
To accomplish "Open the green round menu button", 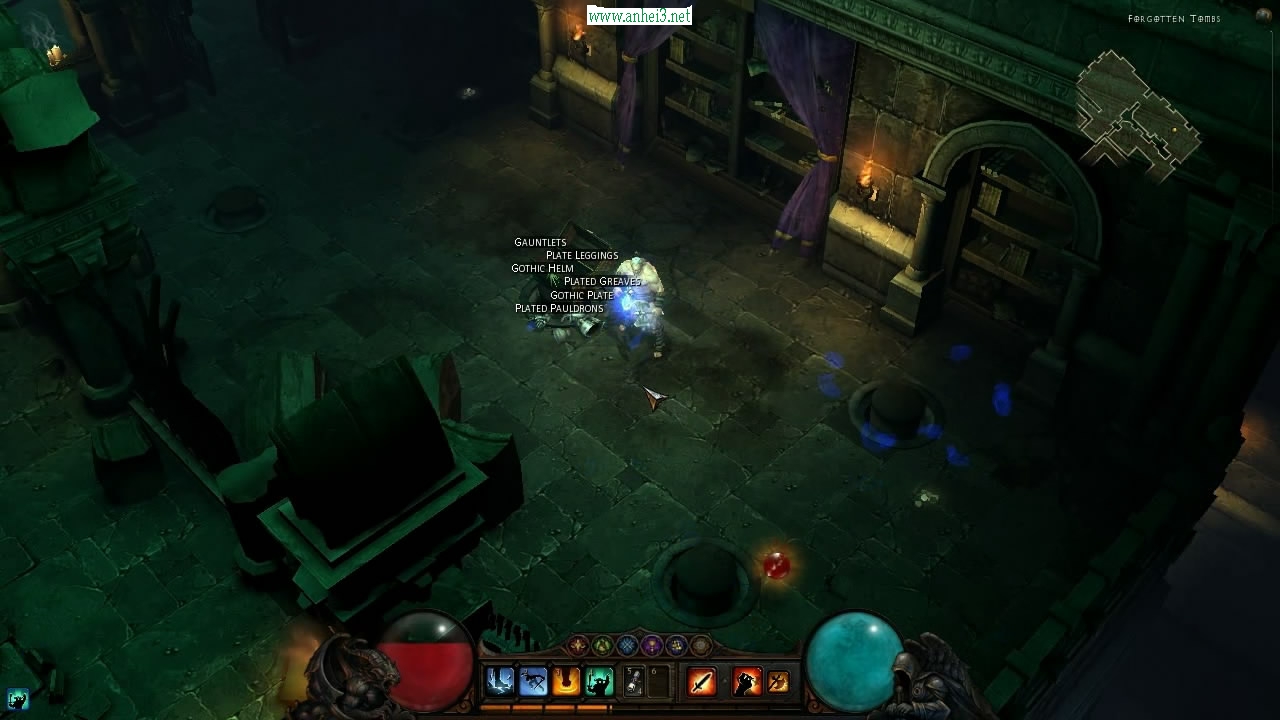I will point(602,646).
